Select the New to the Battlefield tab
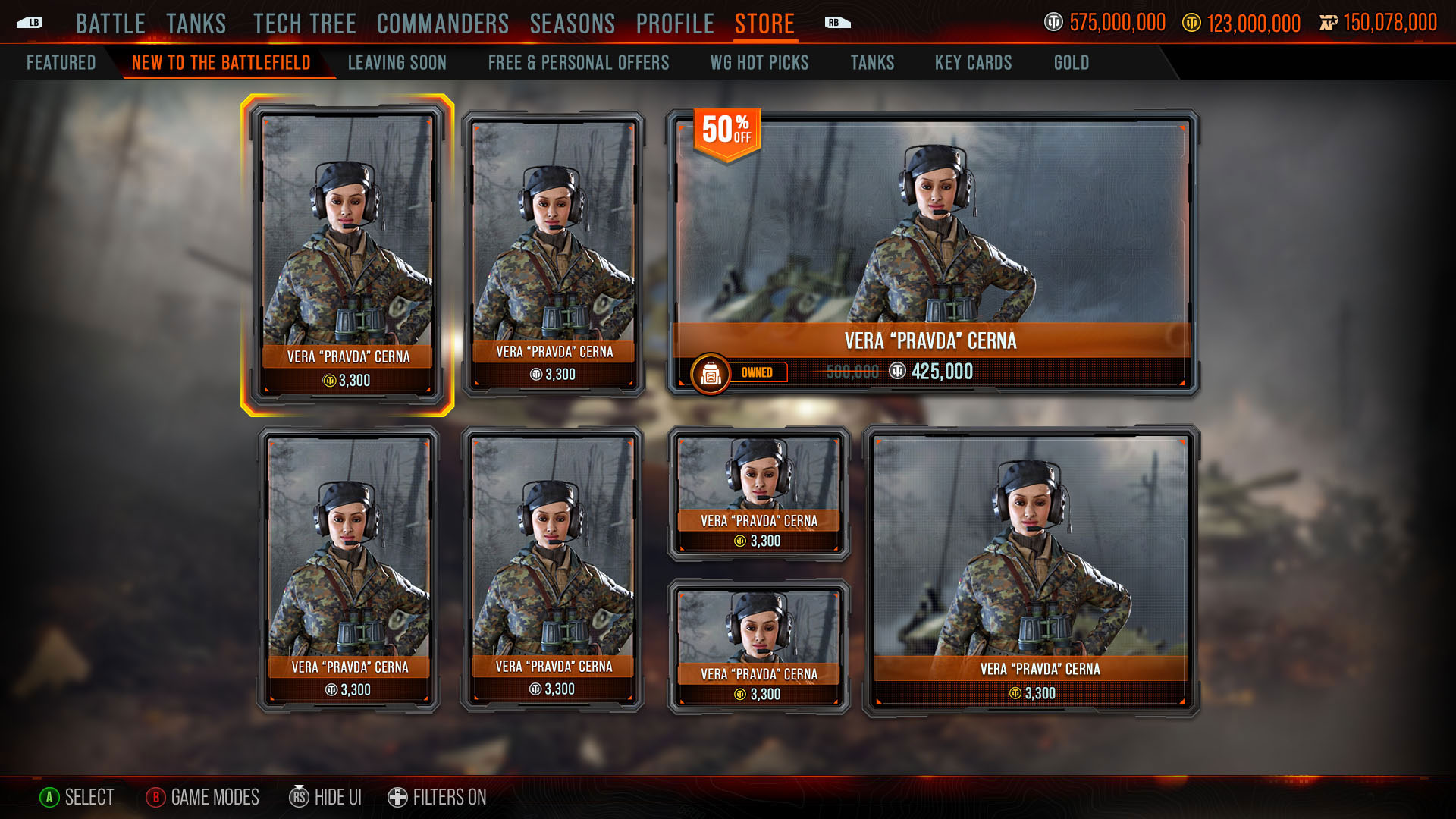This screenshot has height=819, width=1456. (x=221, y=63)
